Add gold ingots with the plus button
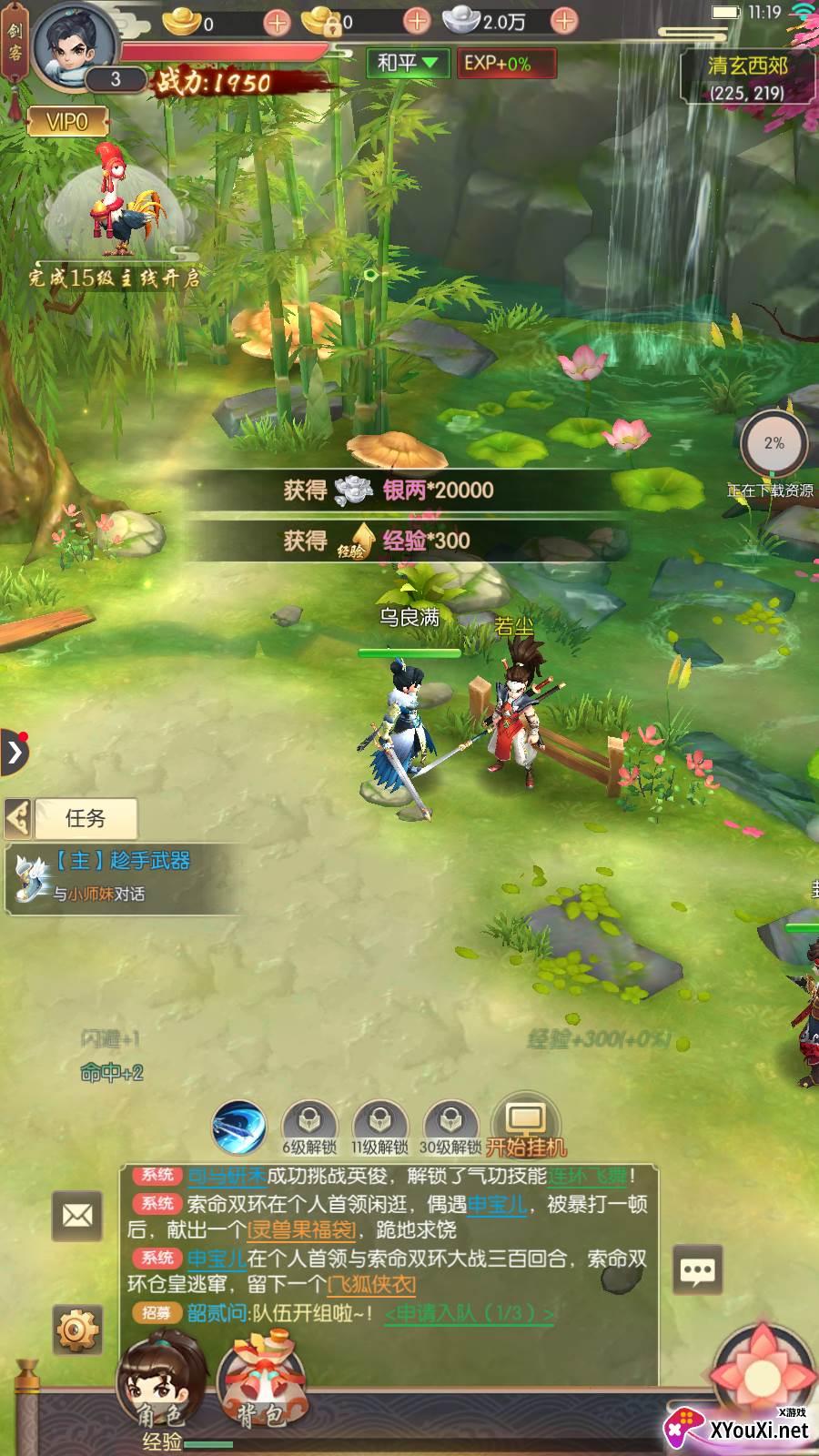The width and height of the screenshot is (819, 1456). [x=278, y=22]
